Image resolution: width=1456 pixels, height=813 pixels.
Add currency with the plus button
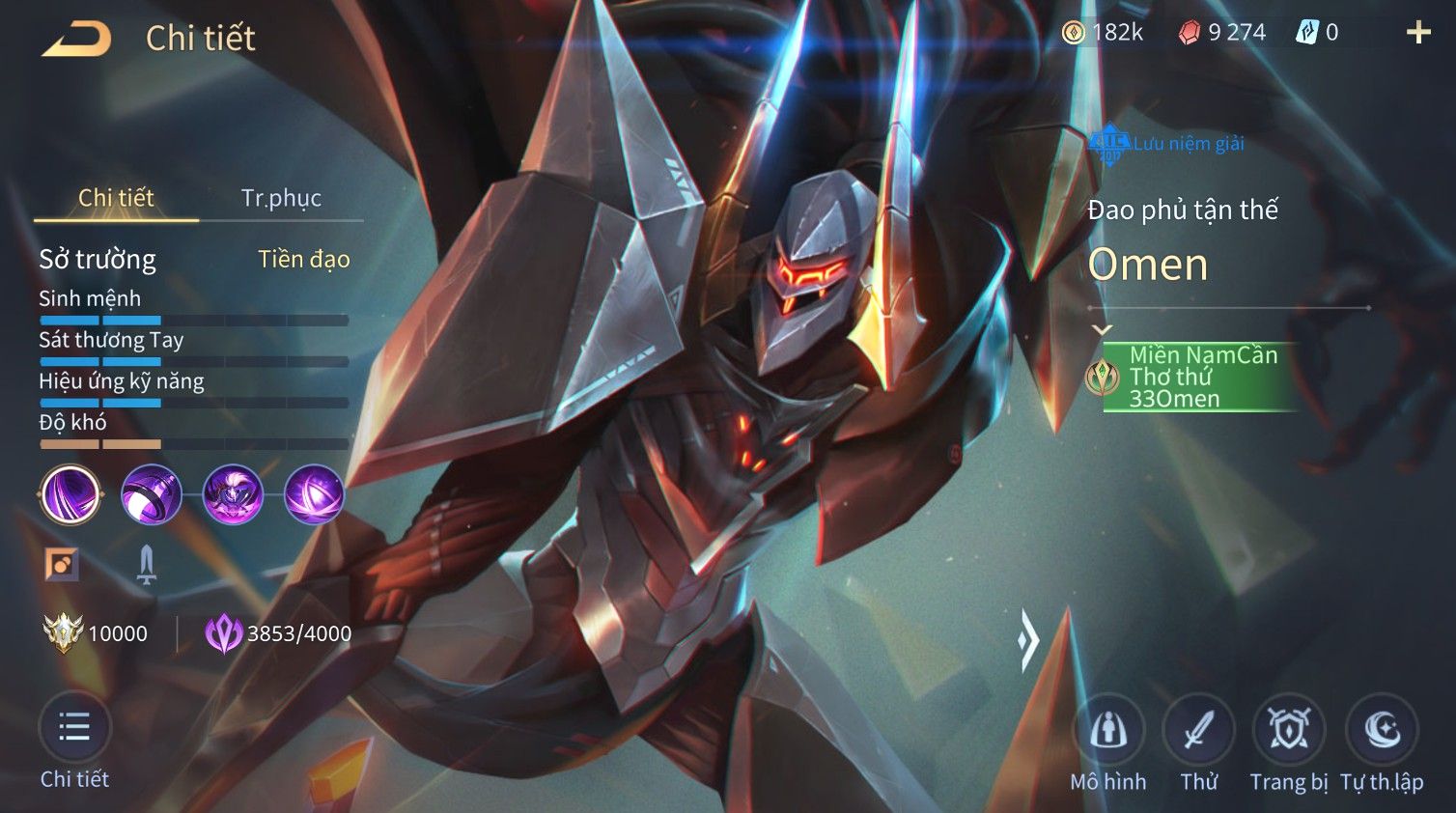[1417, 33]
